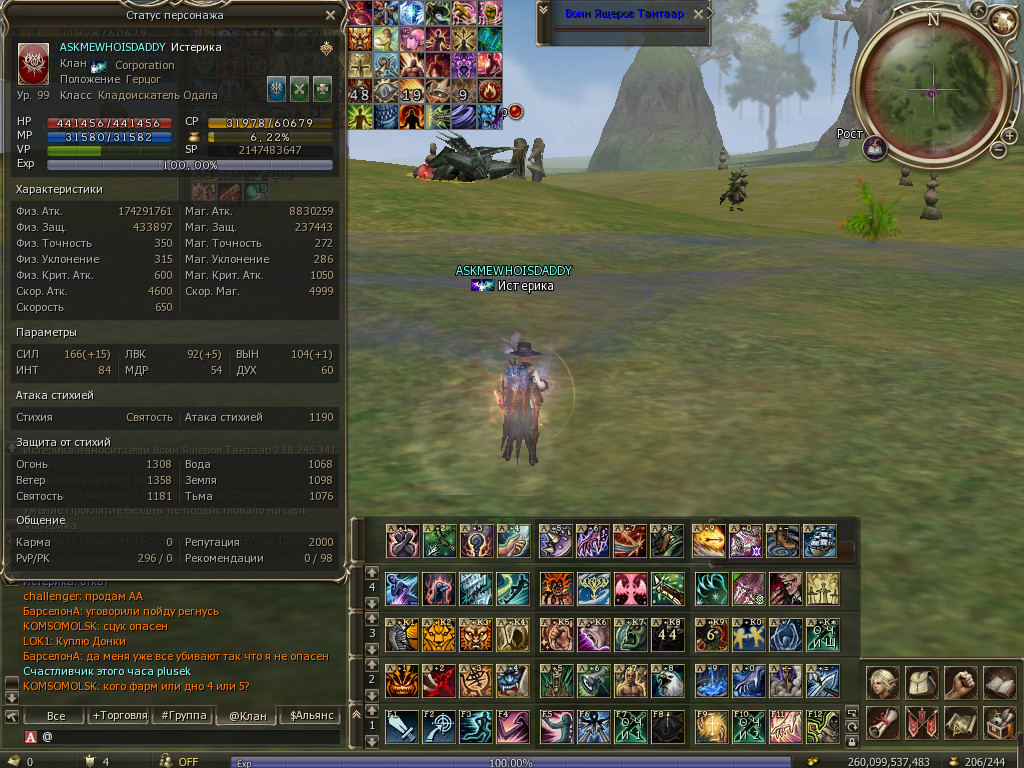Switch to the $Альянс chat tab
This screenshot has height=768, width=1024.
[x=310, y=715]
